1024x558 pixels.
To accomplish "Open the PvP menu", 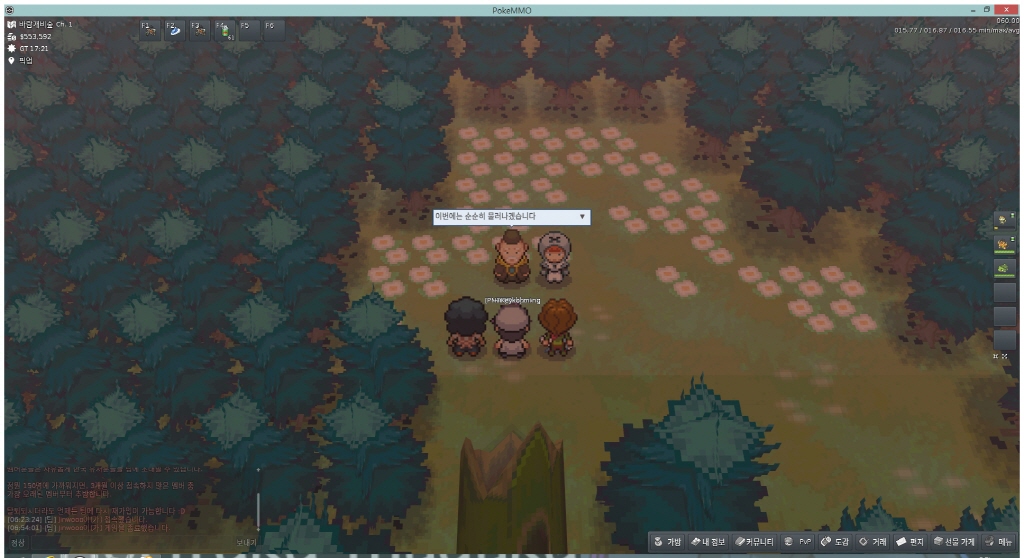I will [x=799, y=541].
